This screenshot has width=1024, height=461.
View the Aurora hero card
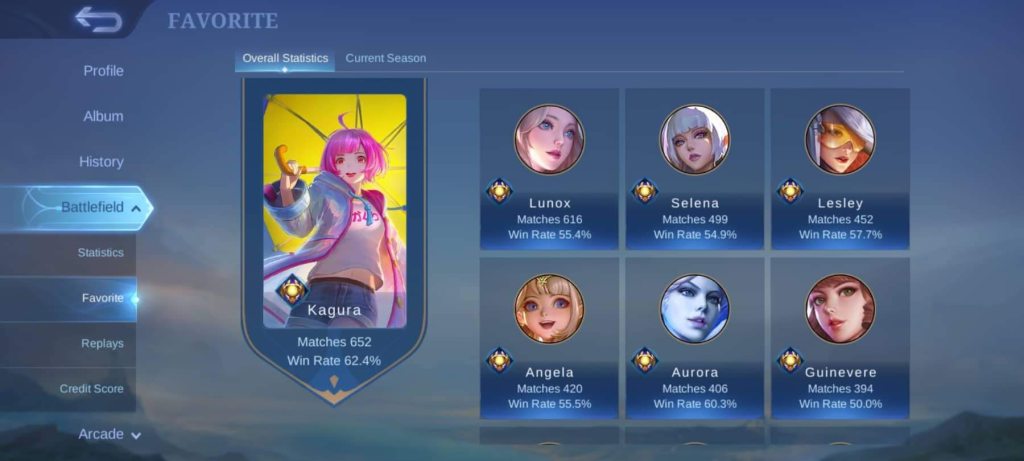[695, 338]
